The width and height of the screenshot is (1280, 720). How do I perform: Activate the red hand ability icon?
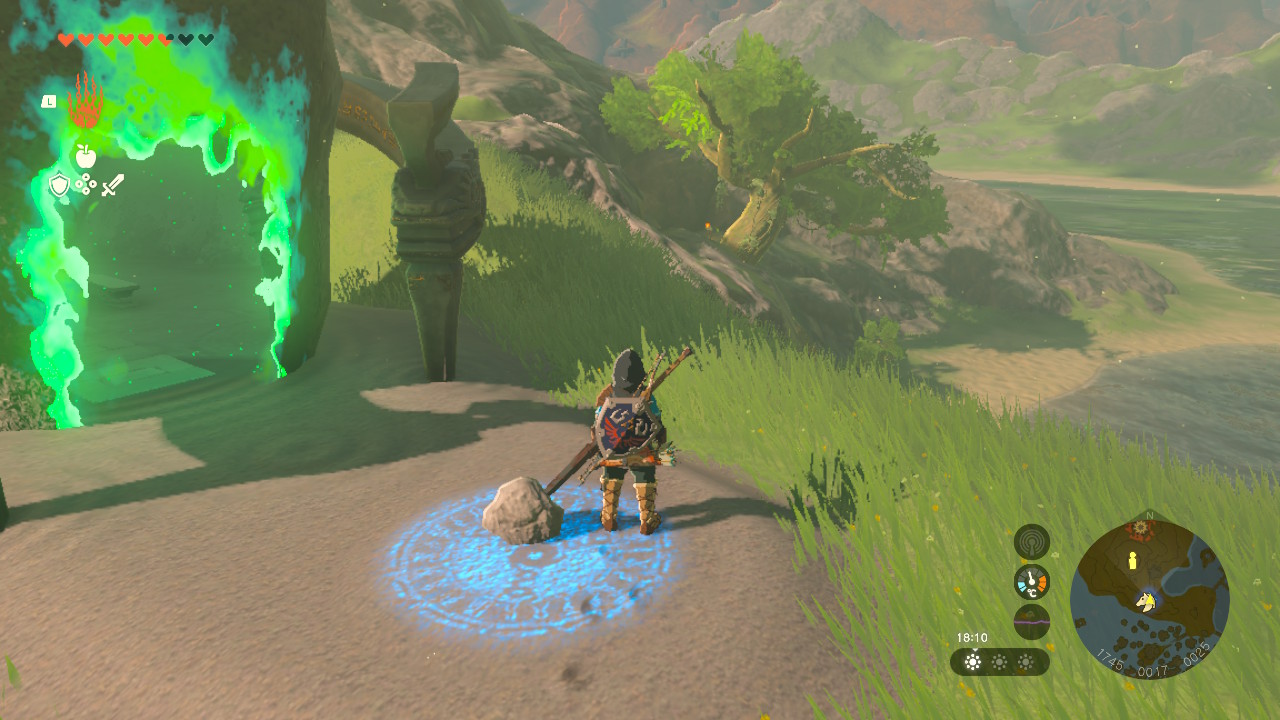coord(86,101)
